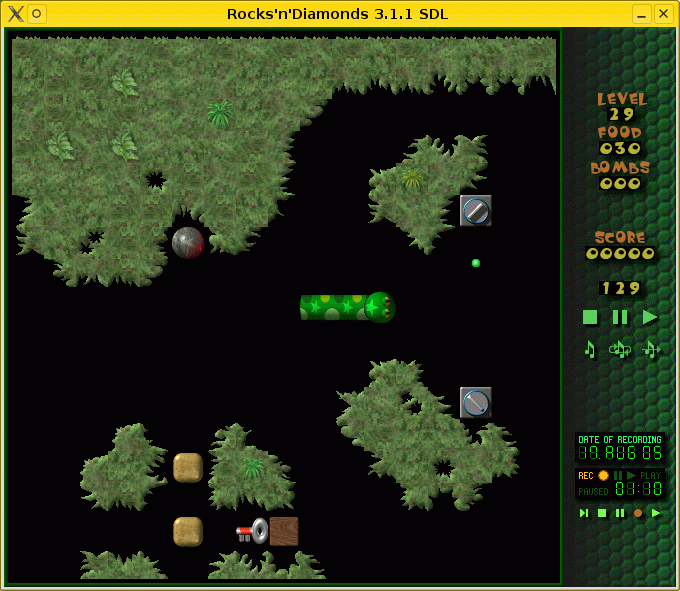Play back the recorded tape
This screenshot has width=680, height=591.
point(656,513)
